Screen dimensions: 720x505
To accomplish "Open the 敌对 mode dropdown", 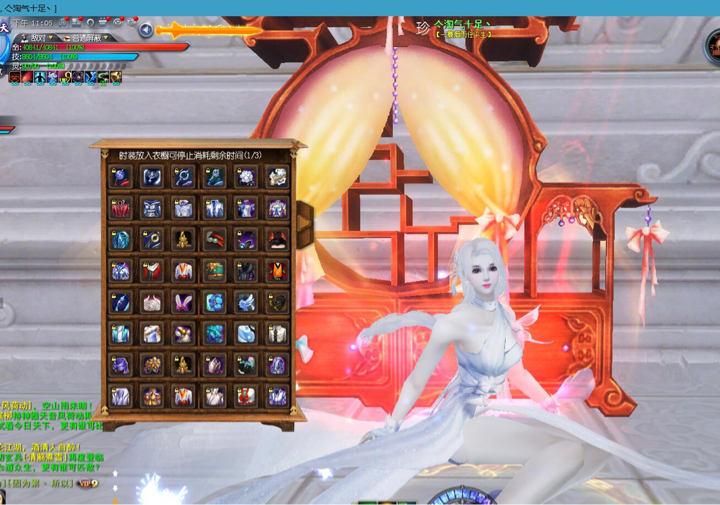I will point(42,37).
